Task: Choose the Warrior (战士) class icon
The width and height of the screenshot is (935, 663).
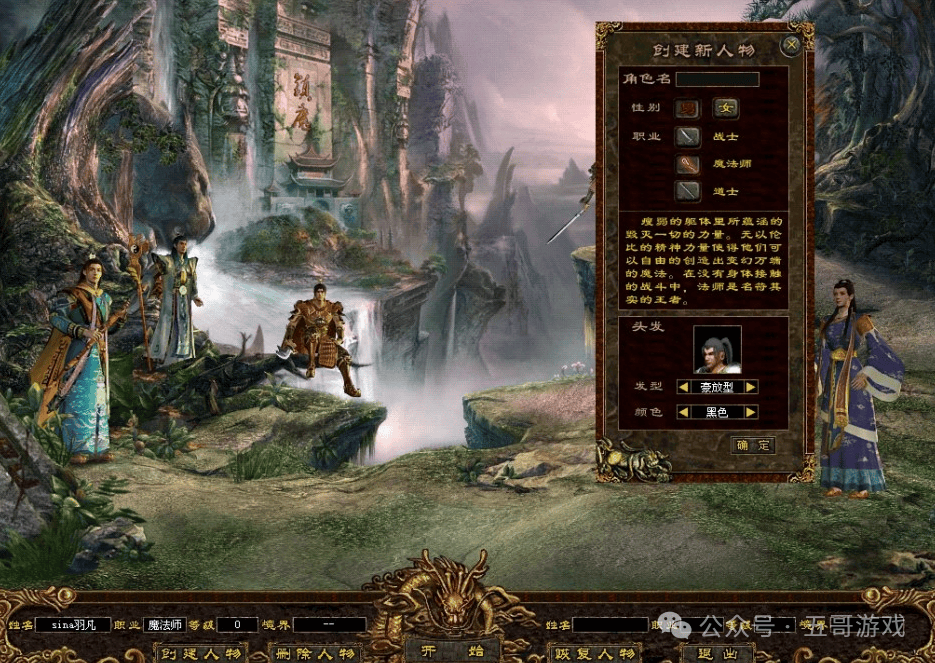Action: tap(687, 137)
